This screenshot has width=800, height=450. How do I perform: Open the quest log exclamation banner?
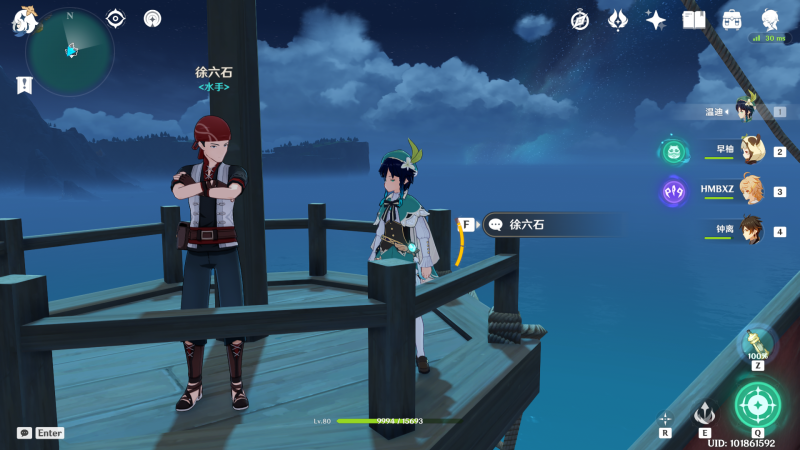click(24, 86)
